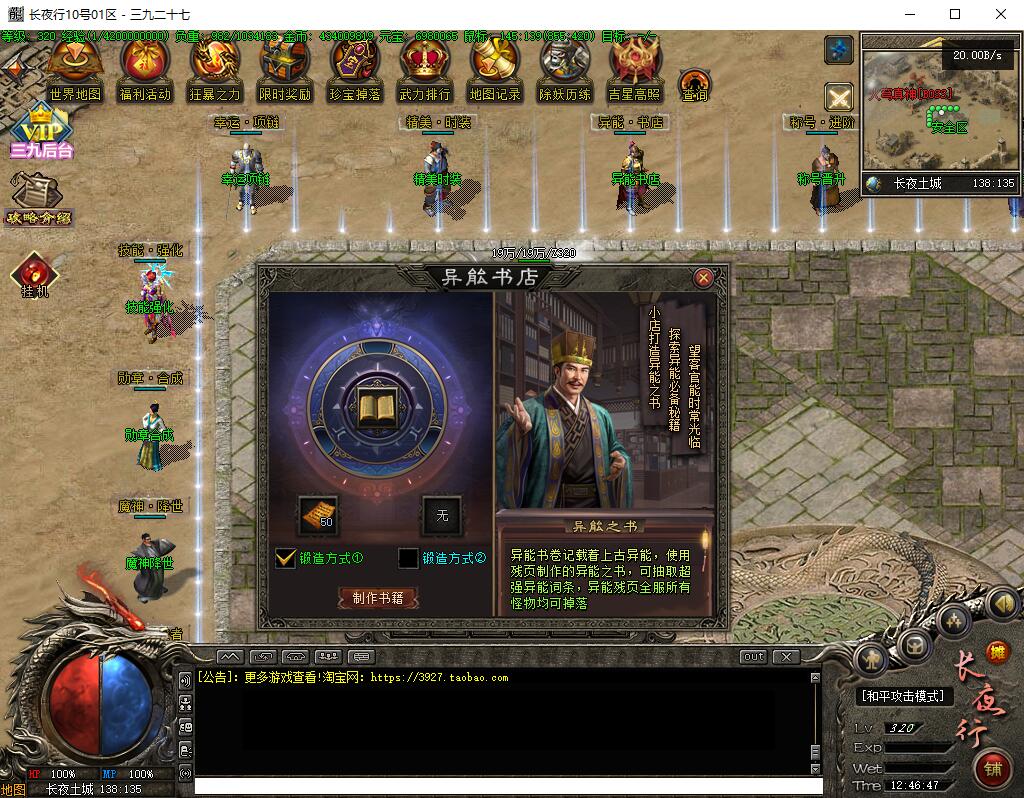Open the 地图记录 scroll icon
The image size is (1024, 798).
494,68
